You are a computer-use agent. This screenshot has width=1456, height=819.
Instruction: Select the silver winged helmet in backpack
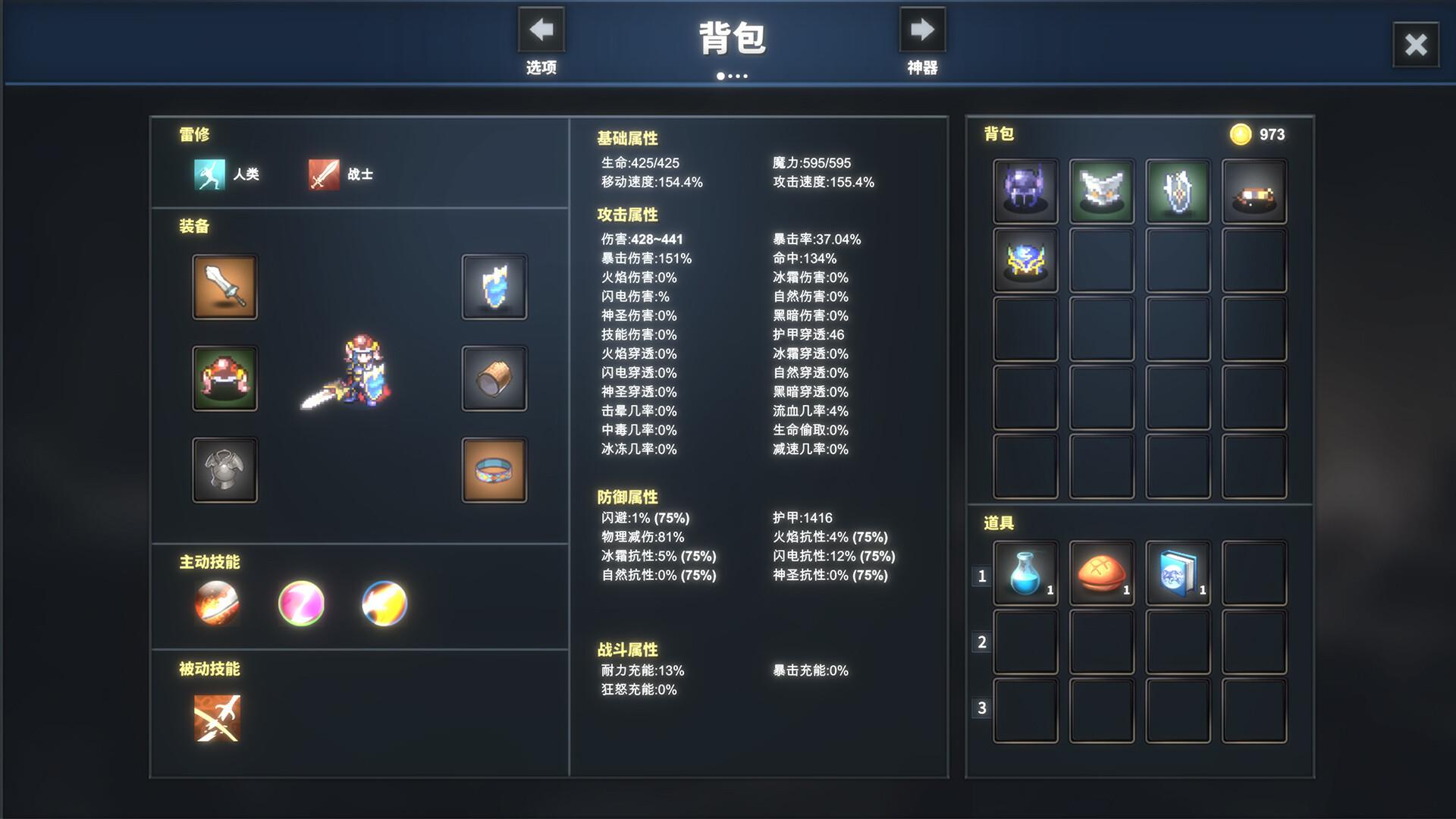1101,189
